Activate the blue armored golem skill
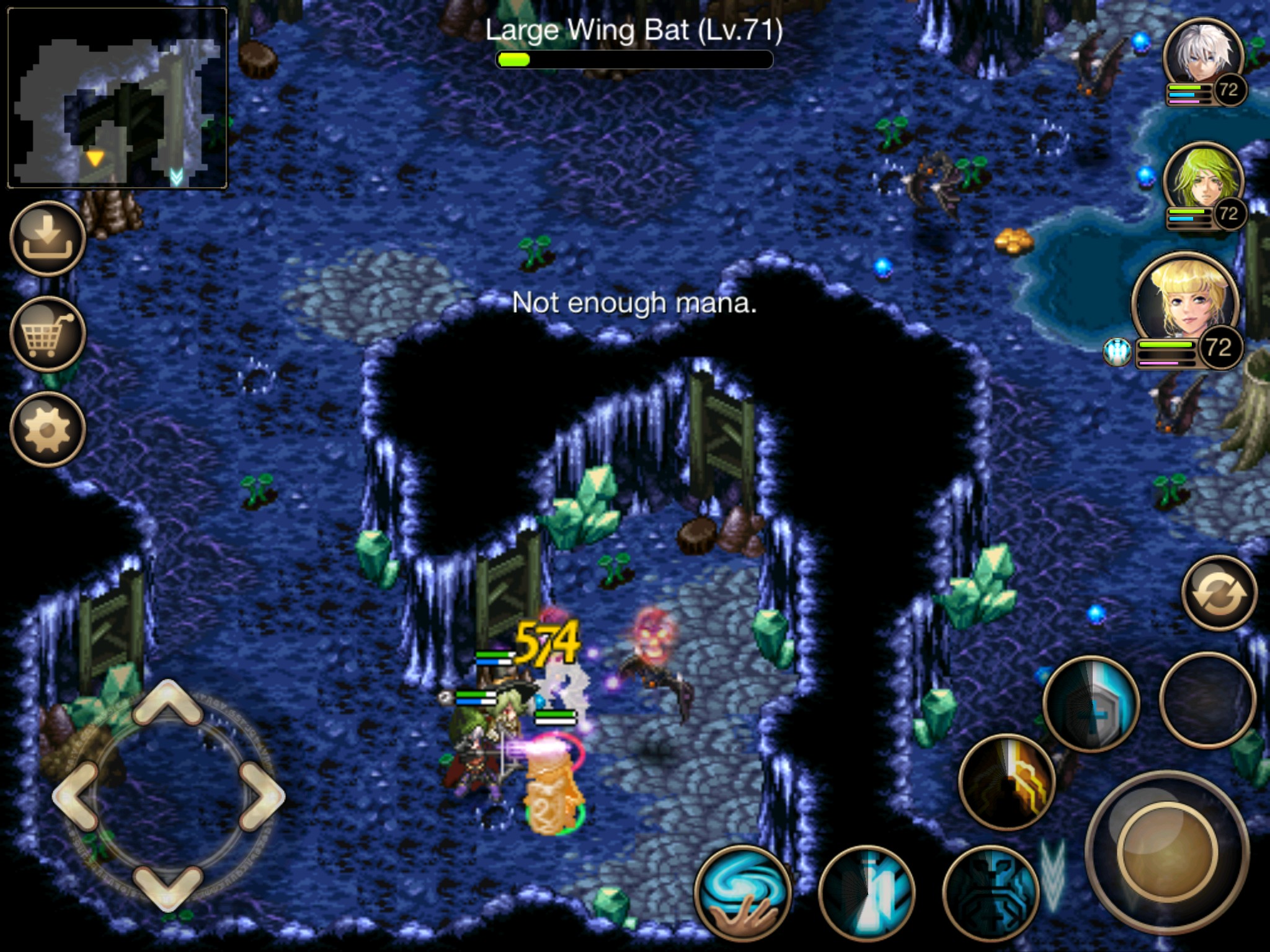The image size is (1270, 952). click(x=990, y=893)
